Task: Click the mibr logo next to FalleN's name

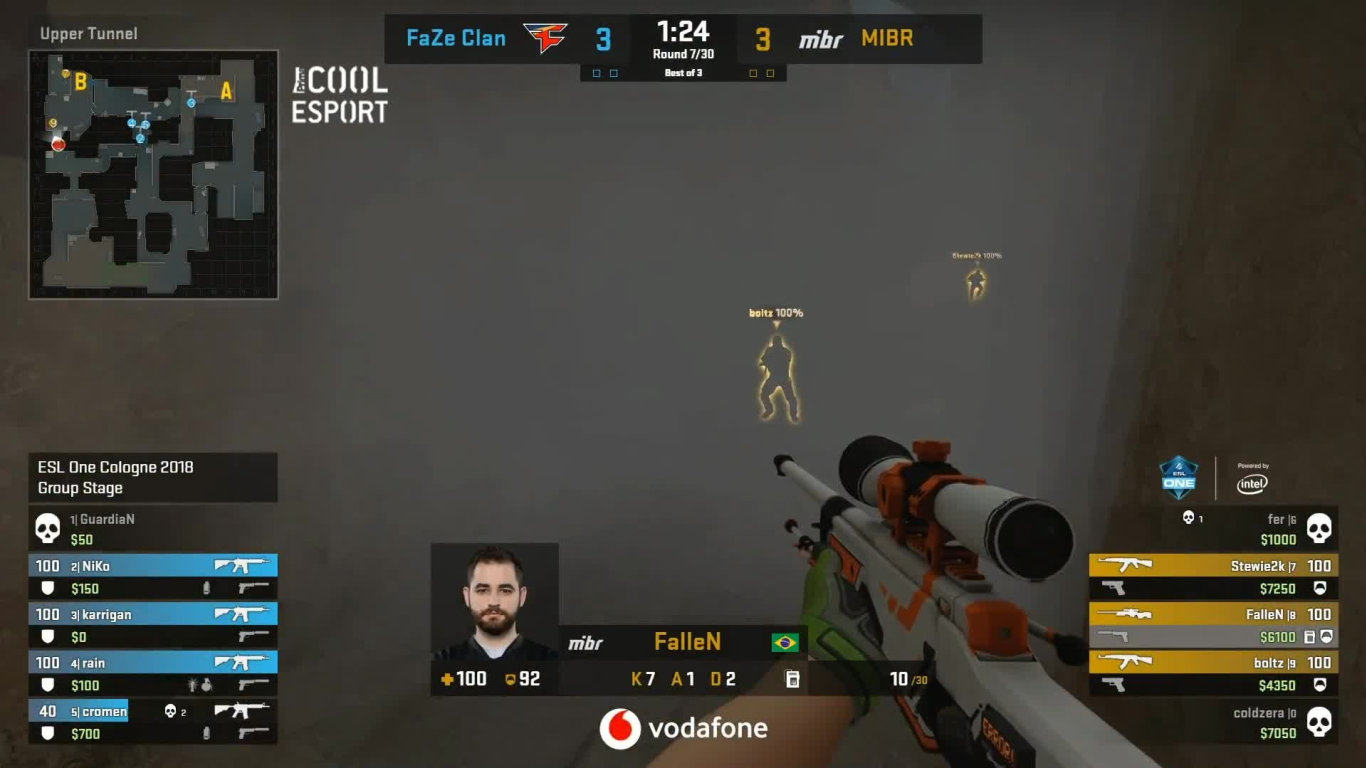Action: [585, 642]
